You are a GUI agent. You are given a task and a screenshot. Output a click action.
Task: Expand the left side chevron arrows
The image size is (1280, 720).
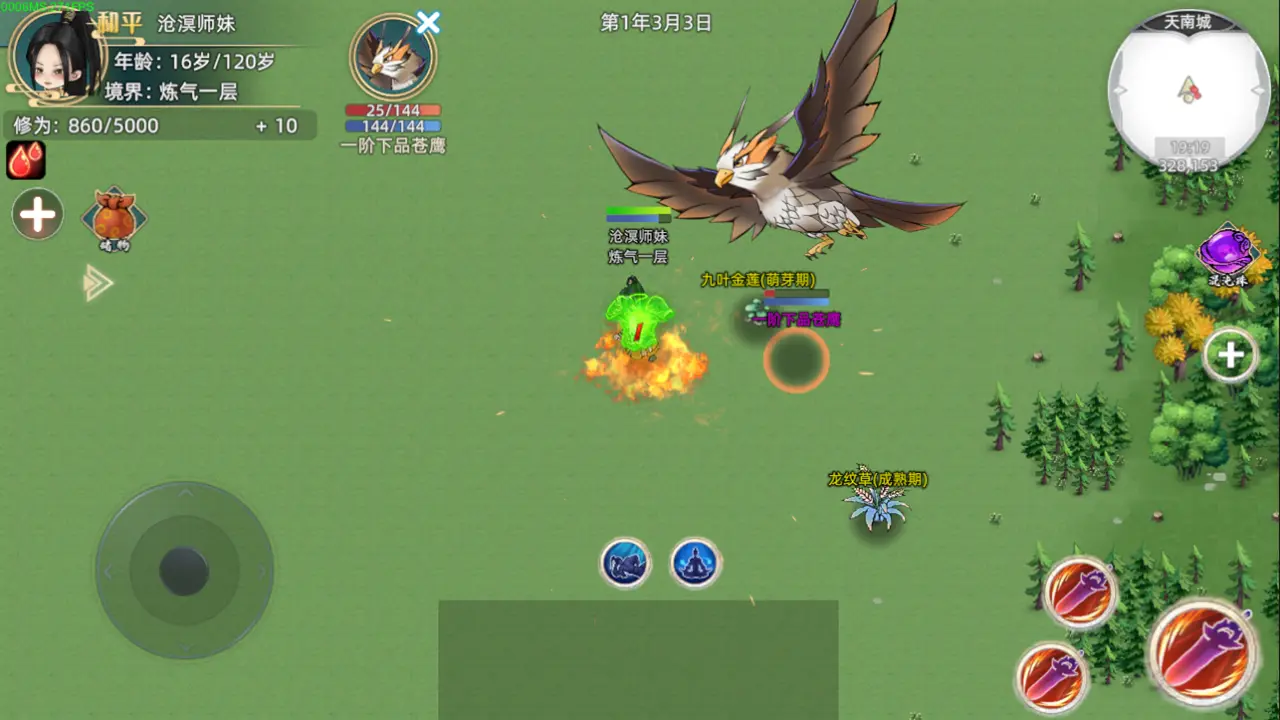(97, 283)
